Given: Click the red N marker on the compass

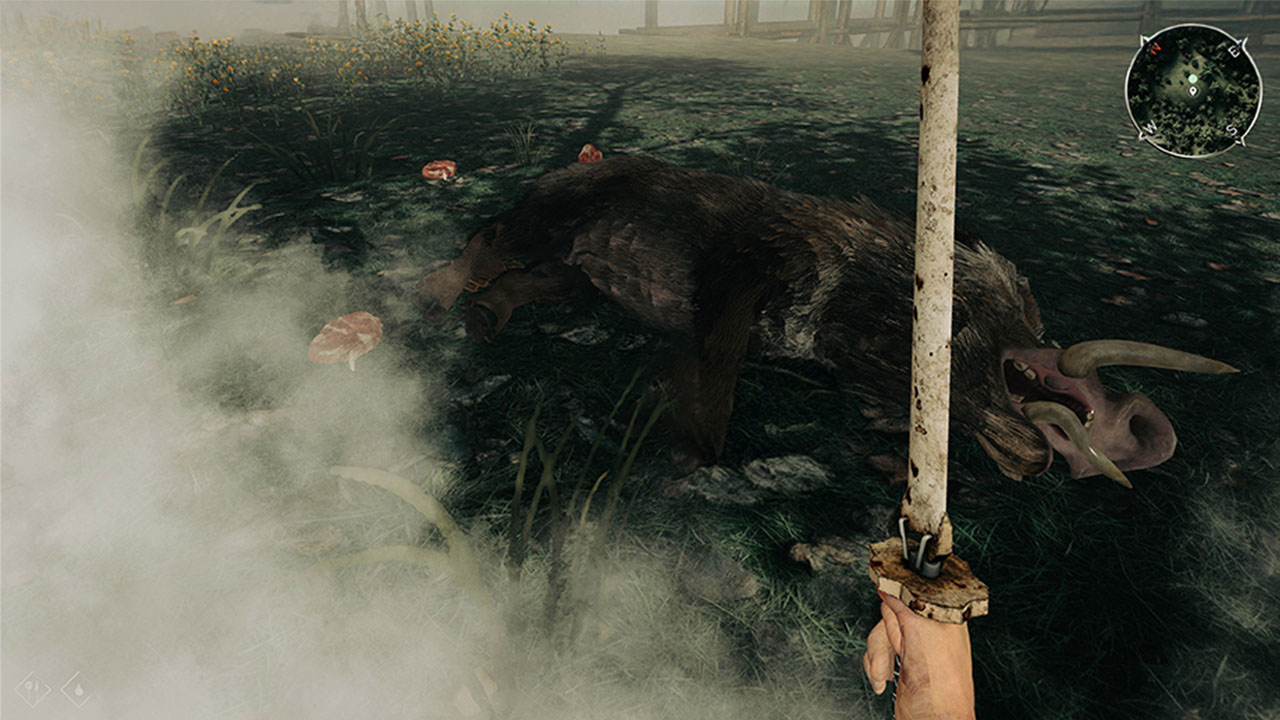Looking at the screenshot, I should [x=1154, y=48].
